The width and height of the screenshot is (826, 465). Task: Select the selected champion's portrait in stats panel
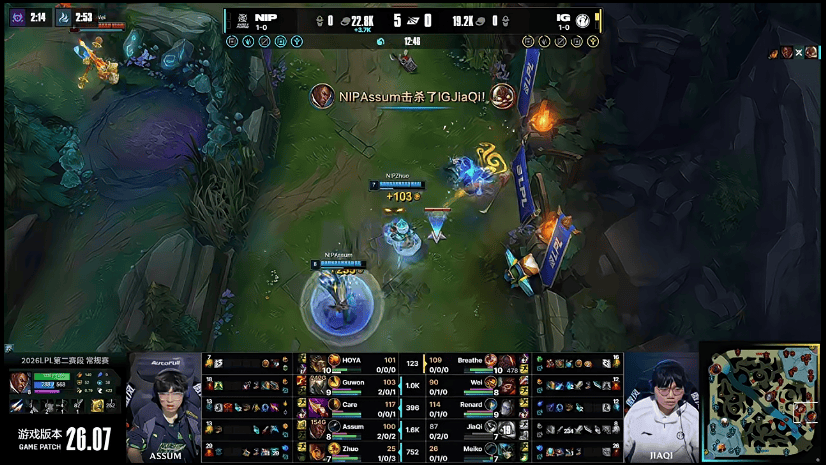point(19,383)
